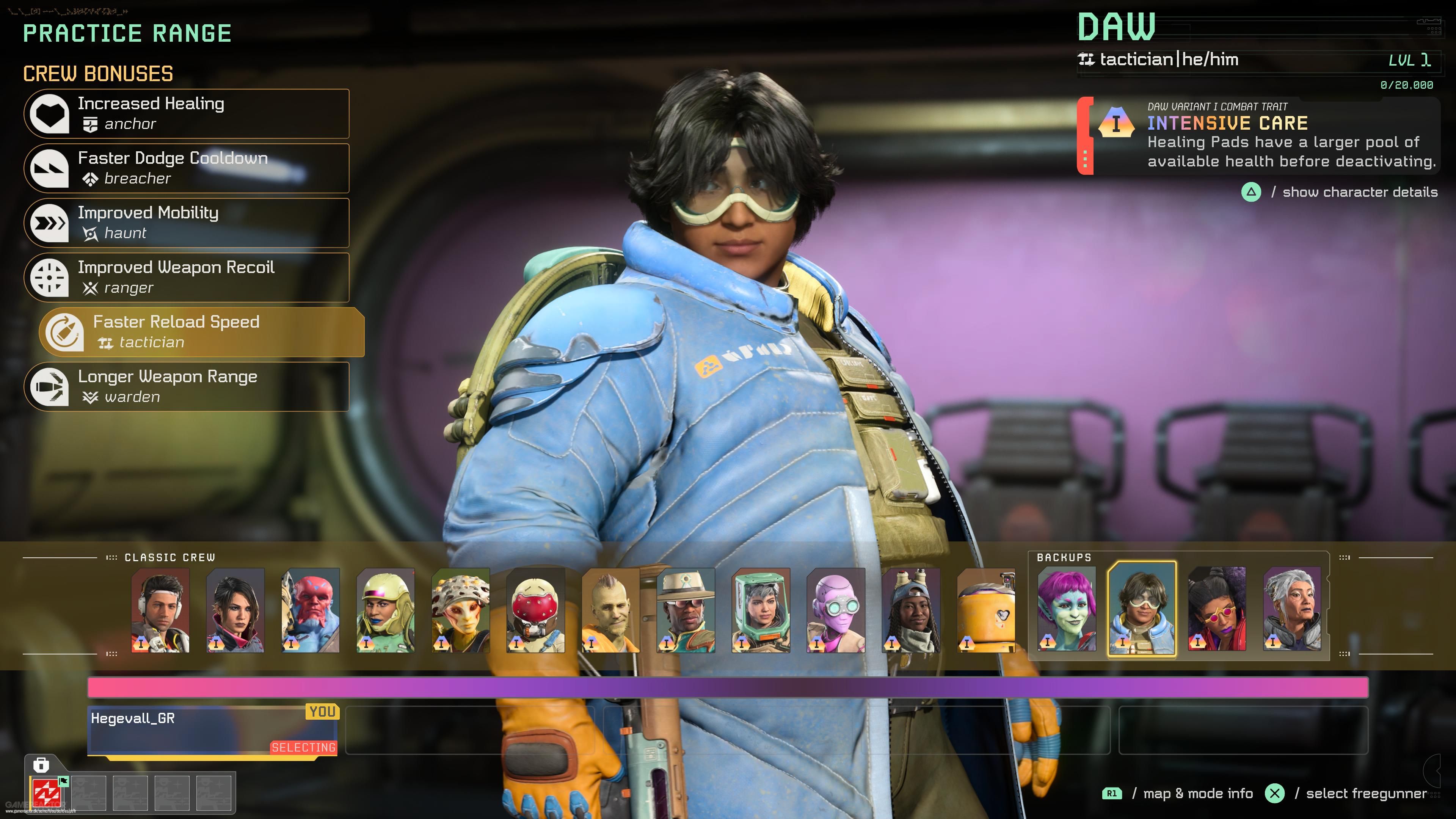Select the pink bald character with goggles
The width and height of the screenshot is (1456, 819).
(x=835, y=610)
